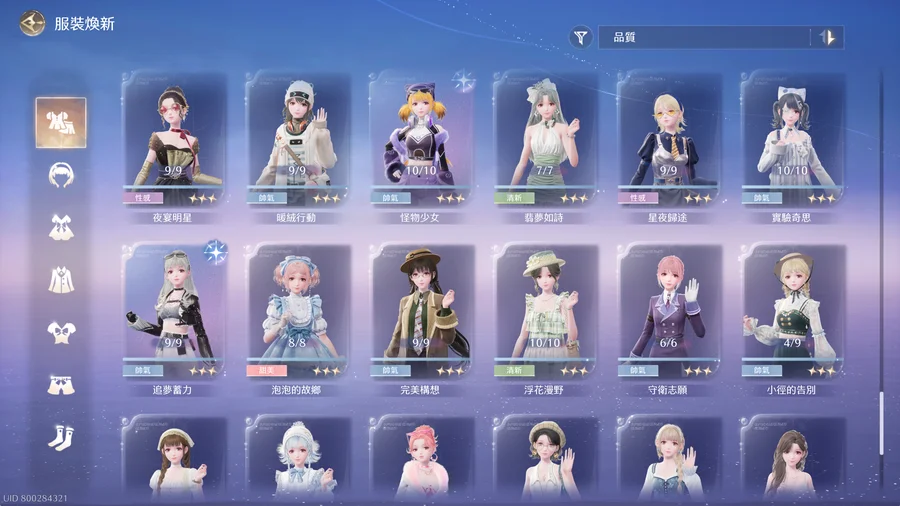Open the filter funnel icon
900x506 pixels.
tap(581, 38)
